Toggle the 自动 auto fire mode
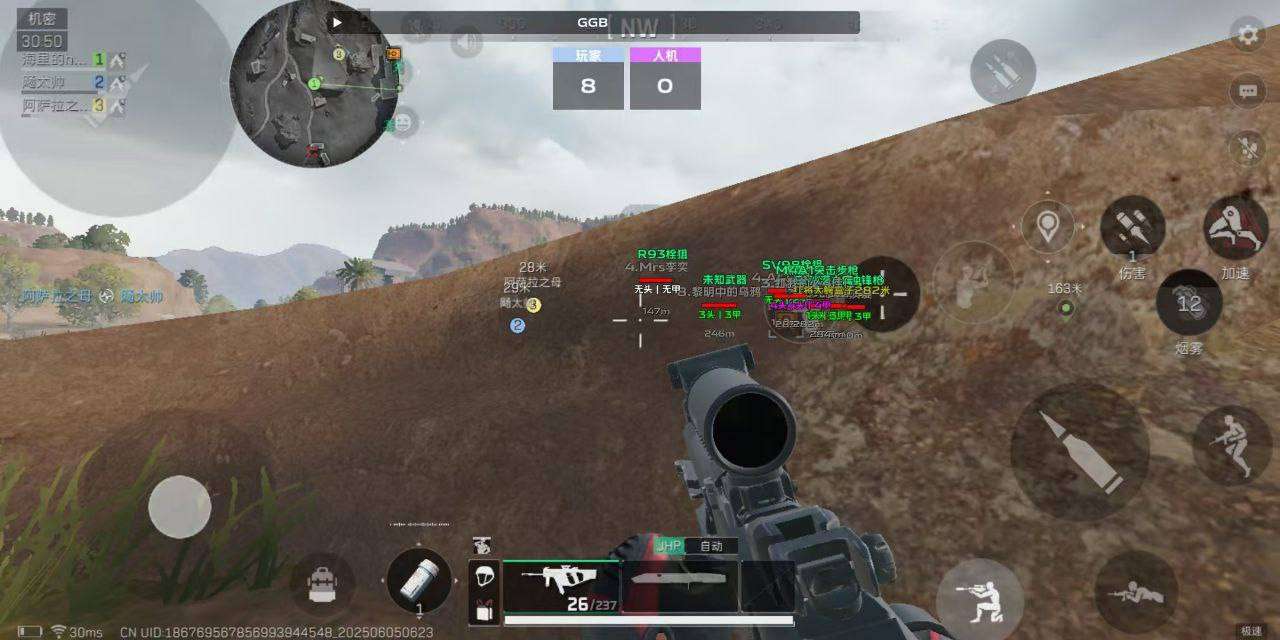Screen dimensions: 1280x640 click(x=712, y=546)
